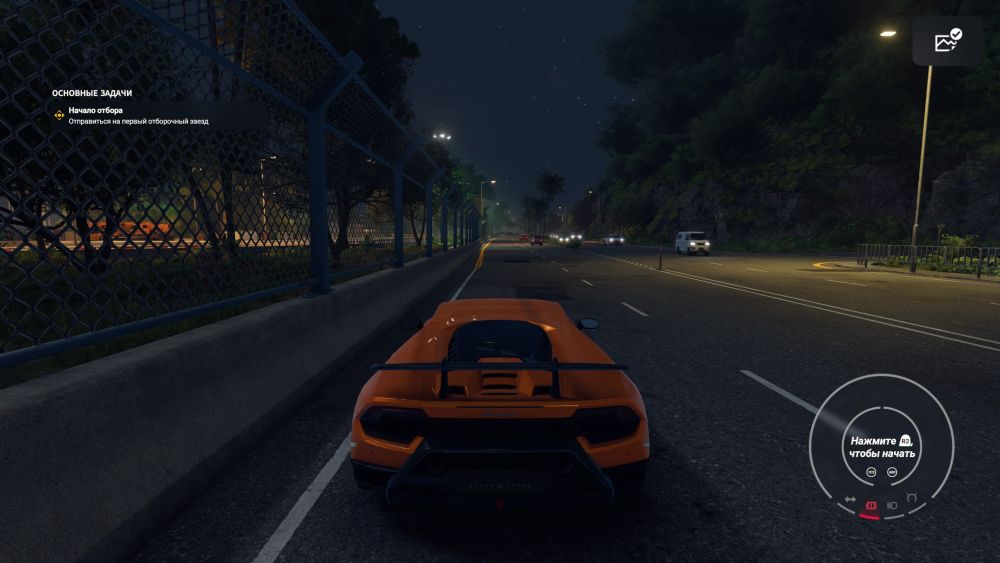
Task: Click the ABS indicator in the speedometer
Action: tap(892, 472)
